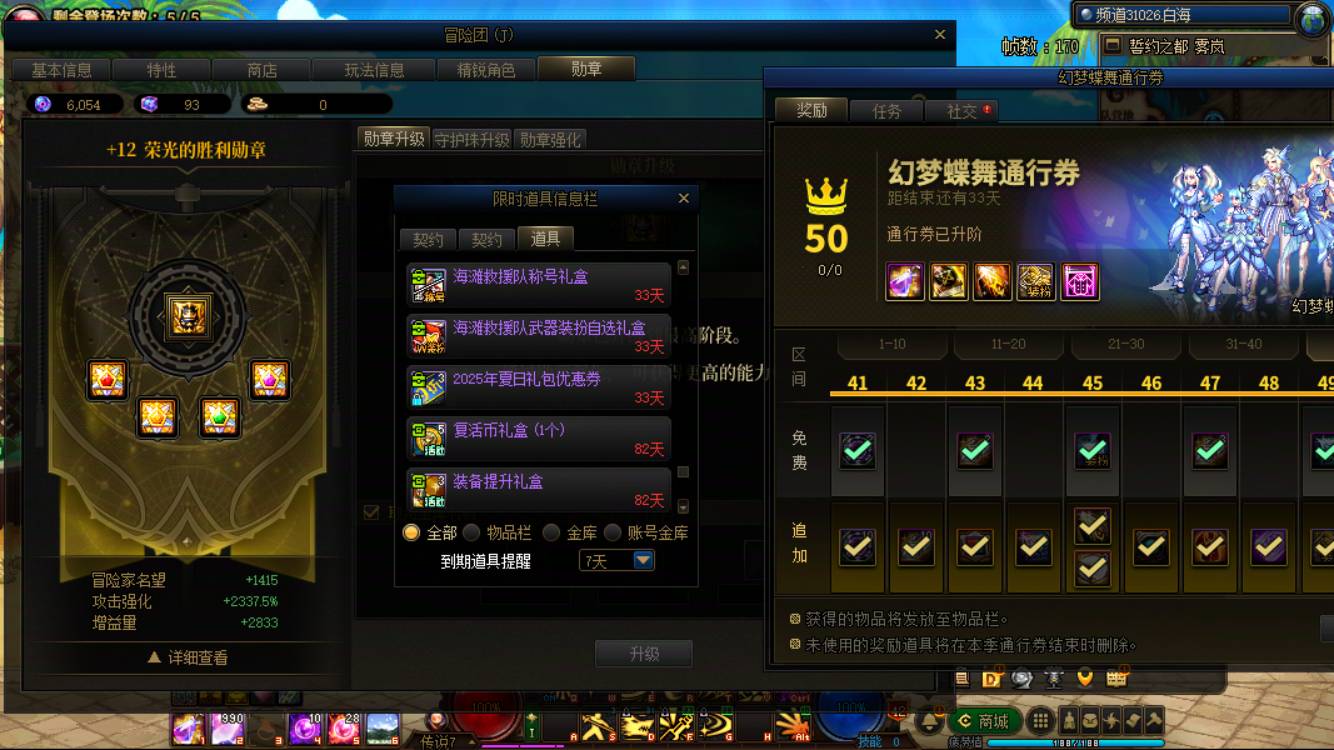1334x750 pixels.
Task: Open the mailbox icon above the 商城 button
Action: tap(1118, 679)
